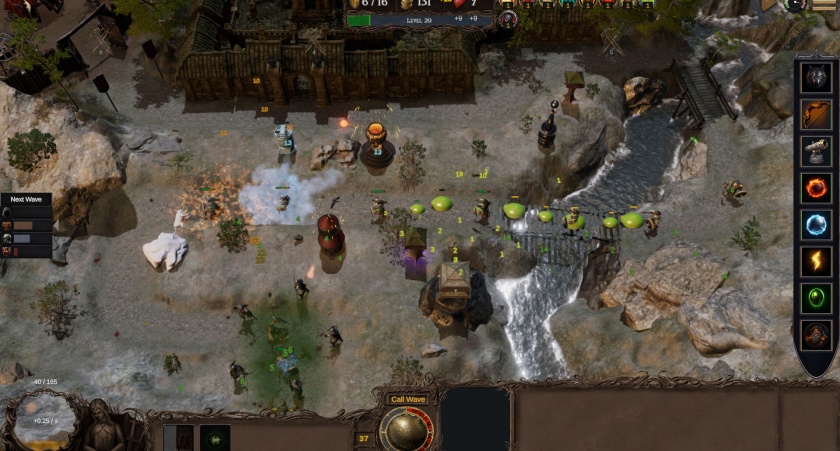
Task: Pick the fire orb tower icon
Action: (816, 188)
